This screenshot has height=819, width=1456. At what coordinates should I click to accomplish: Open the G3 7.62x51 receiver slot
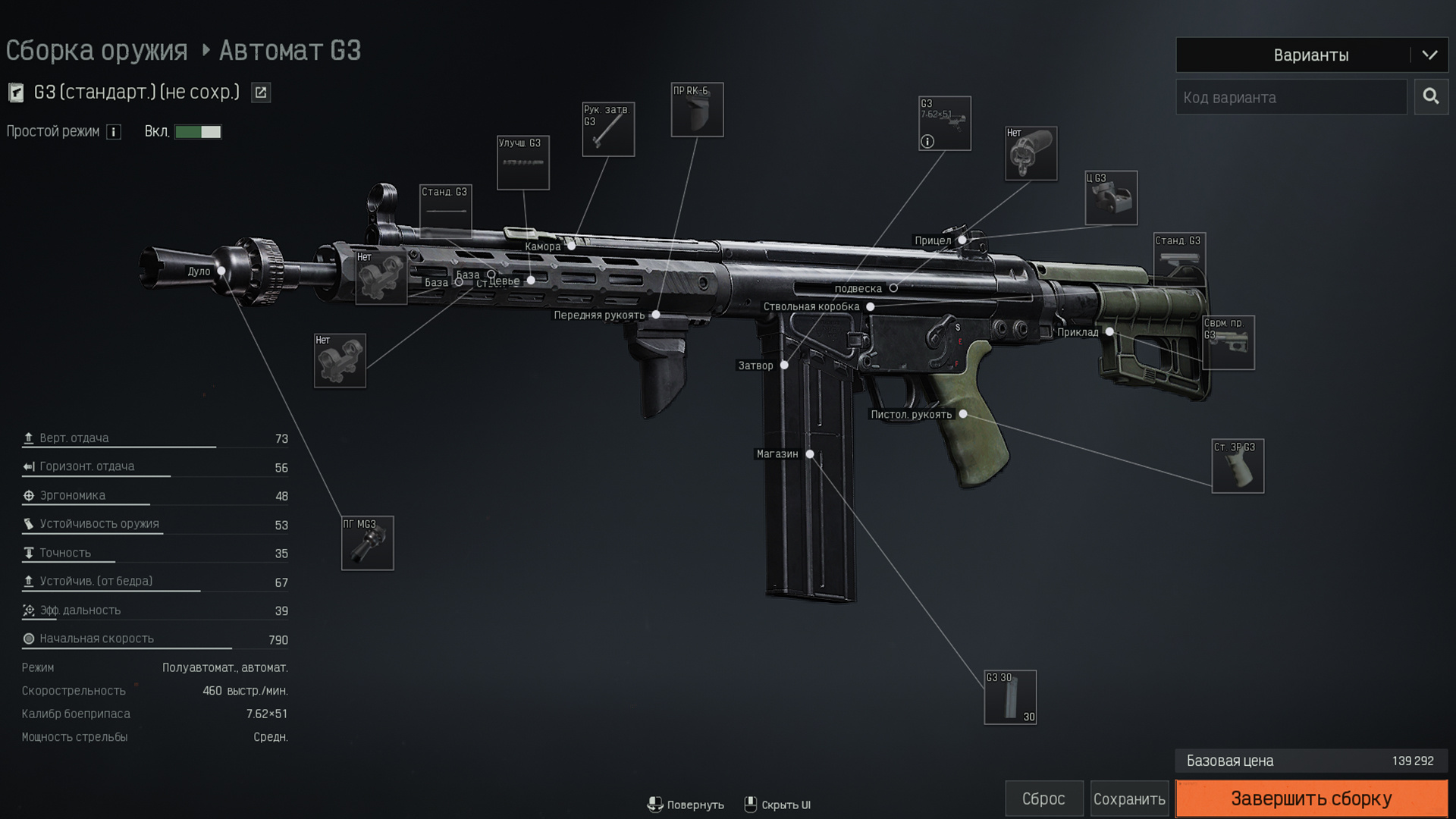click(944, 124)
